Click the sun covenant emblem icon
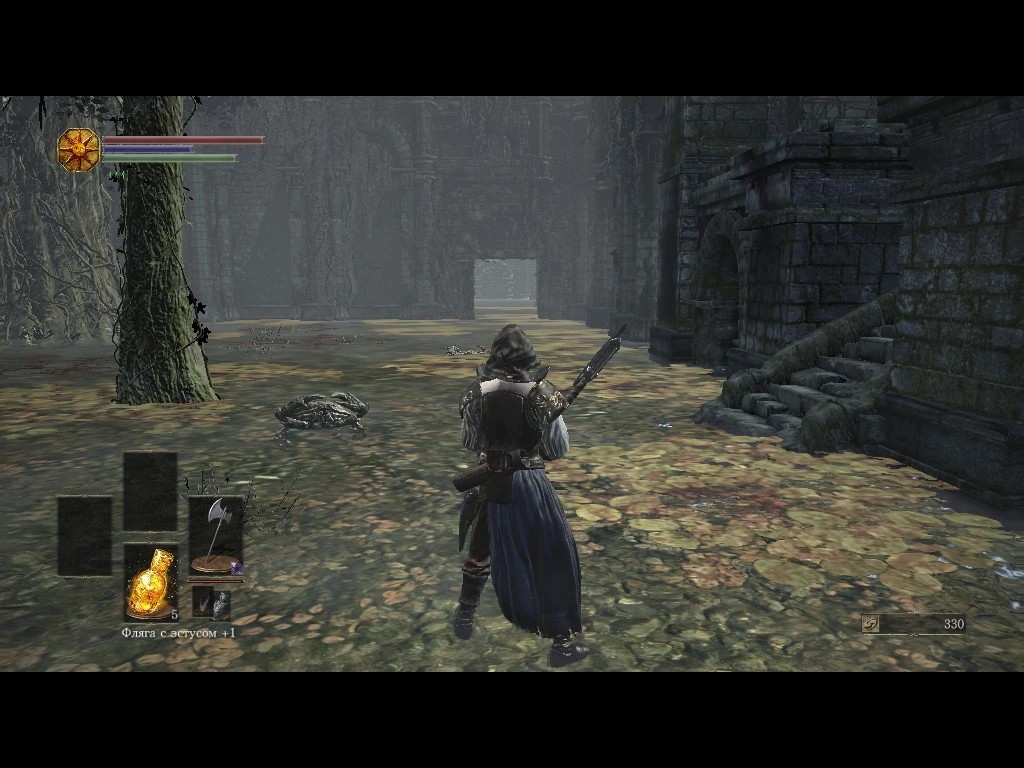The image size is (1024, 768). point(78,150)
